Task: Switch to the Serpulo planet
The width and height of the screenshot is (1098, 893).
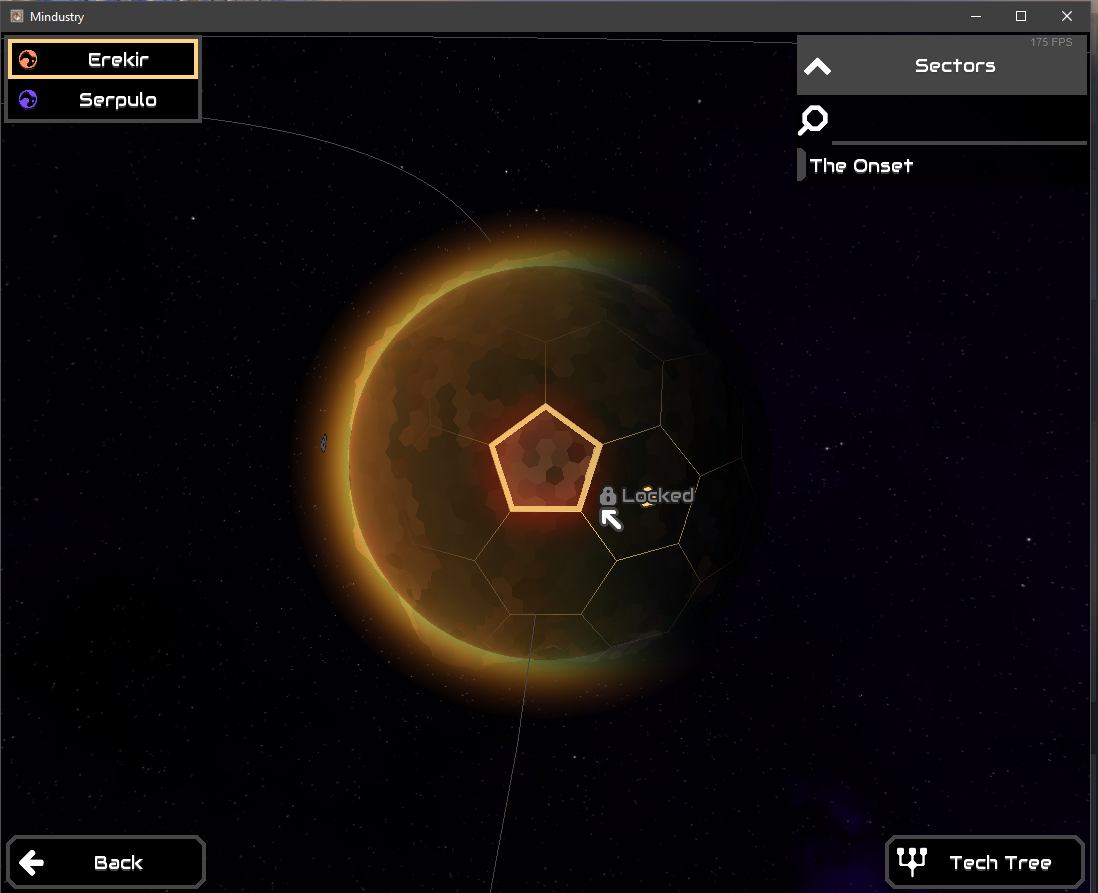Action: click(x=103, y=100)
